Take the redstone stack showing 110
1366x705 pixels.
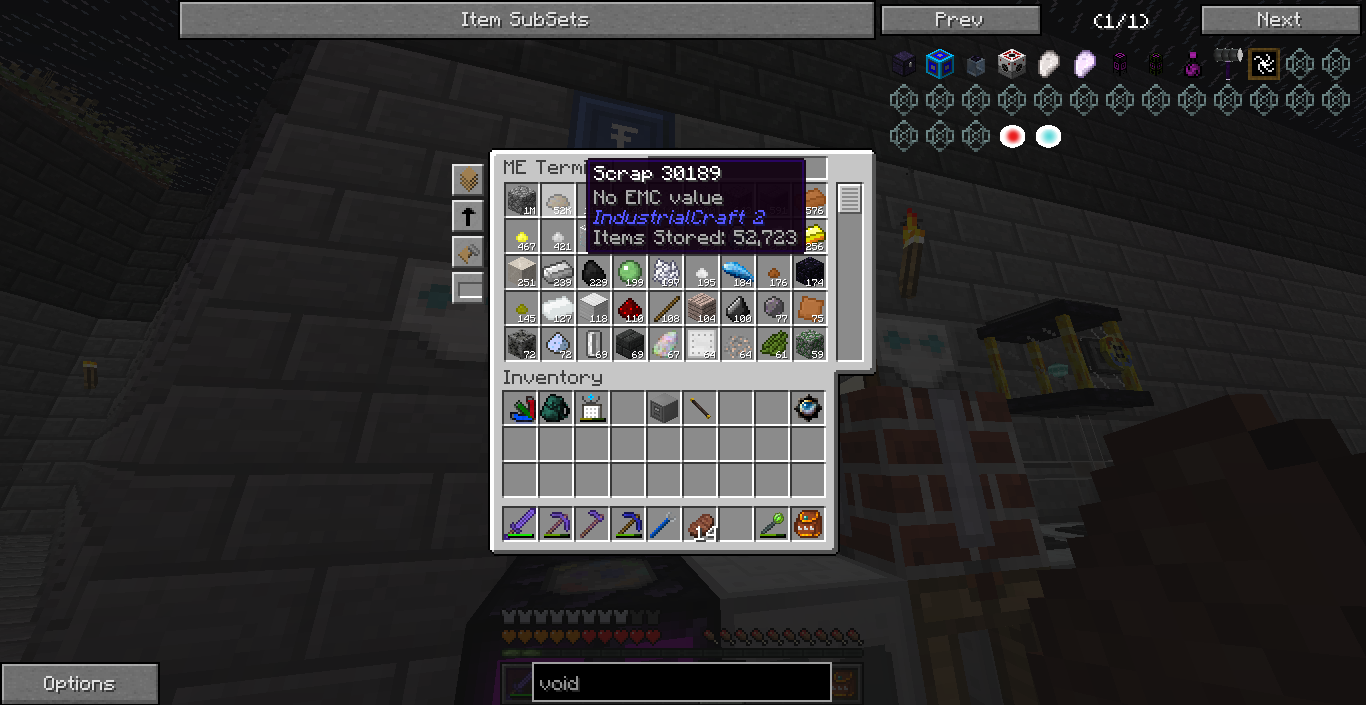point(629,308)
